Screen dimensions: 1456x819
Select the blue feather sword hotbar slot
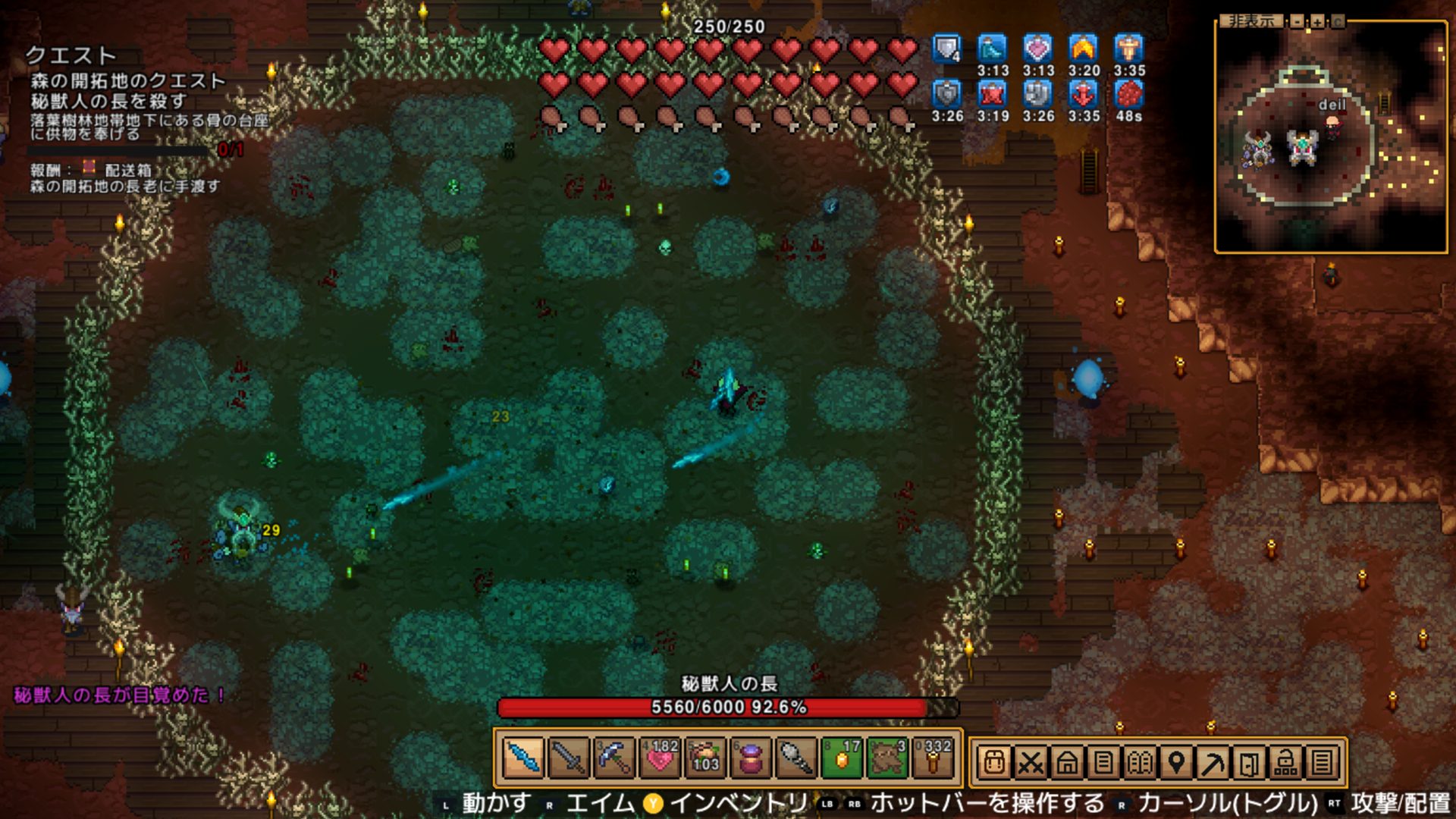523,758
